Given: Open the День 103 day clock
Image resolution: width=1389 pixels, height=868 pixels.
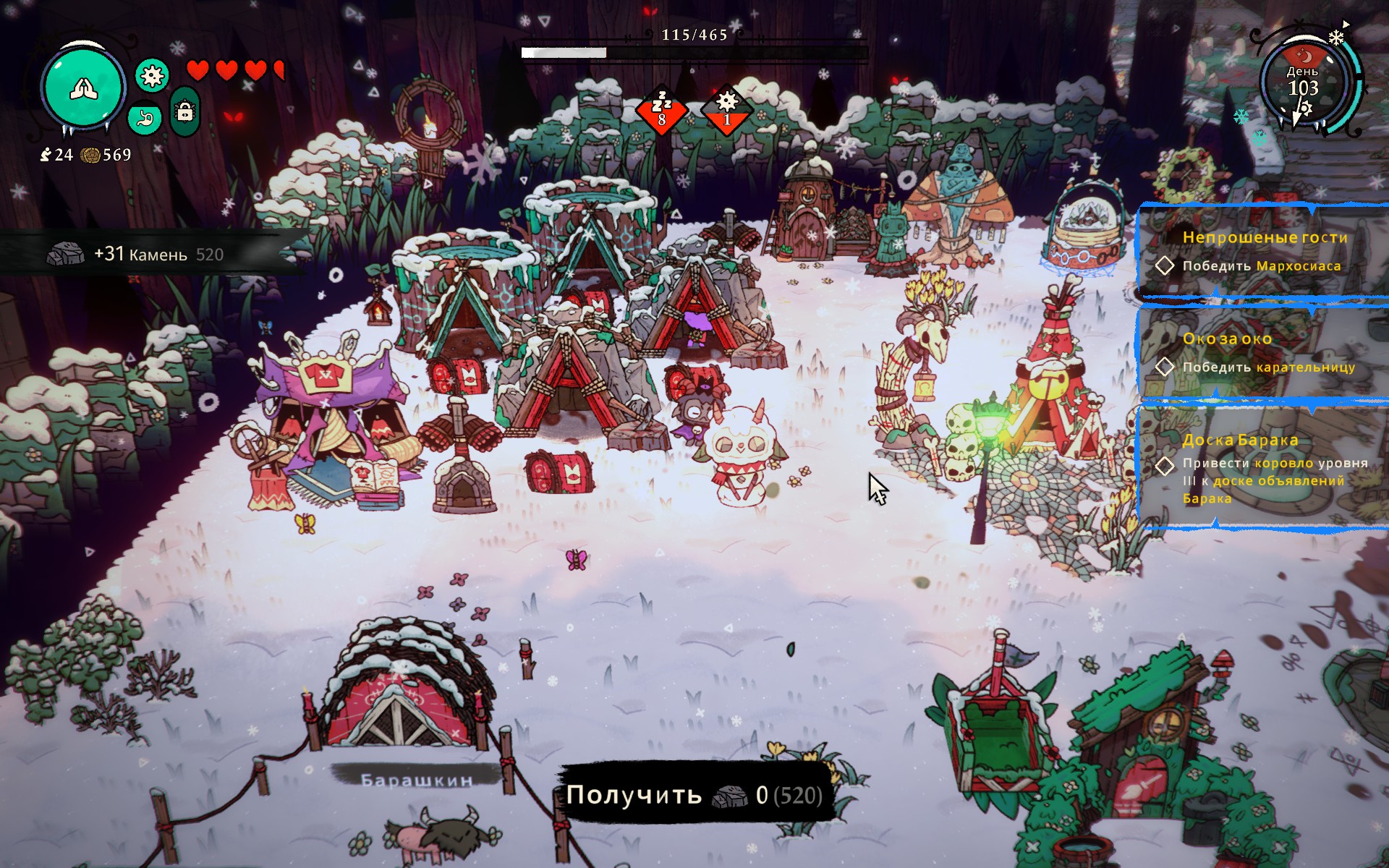Looking at the screenshot, I should [x=1303, y=83].
